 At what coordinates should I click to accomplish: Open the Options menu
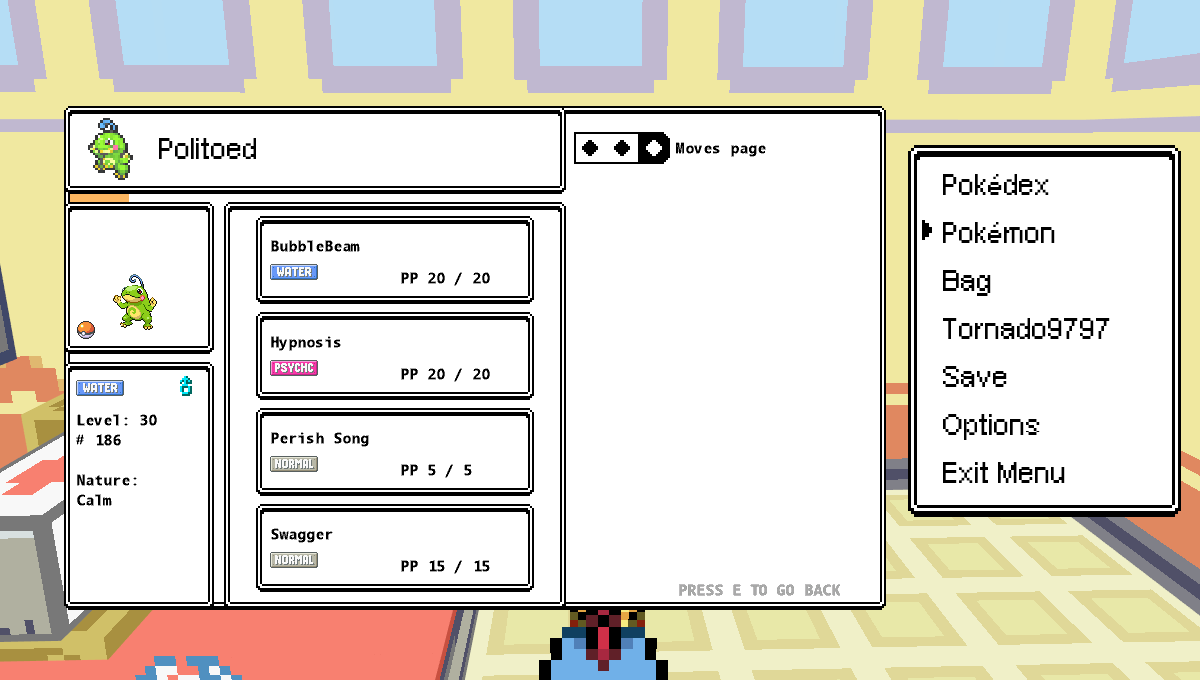(x=990, y=426)
